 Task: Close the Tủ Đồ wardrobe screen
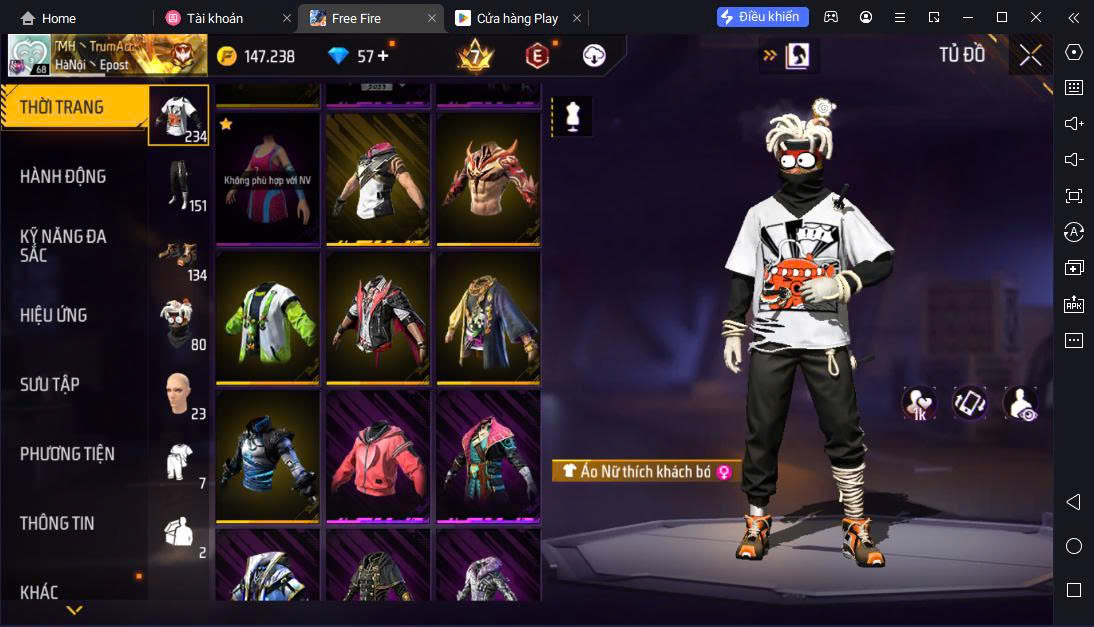(1030, 55)
